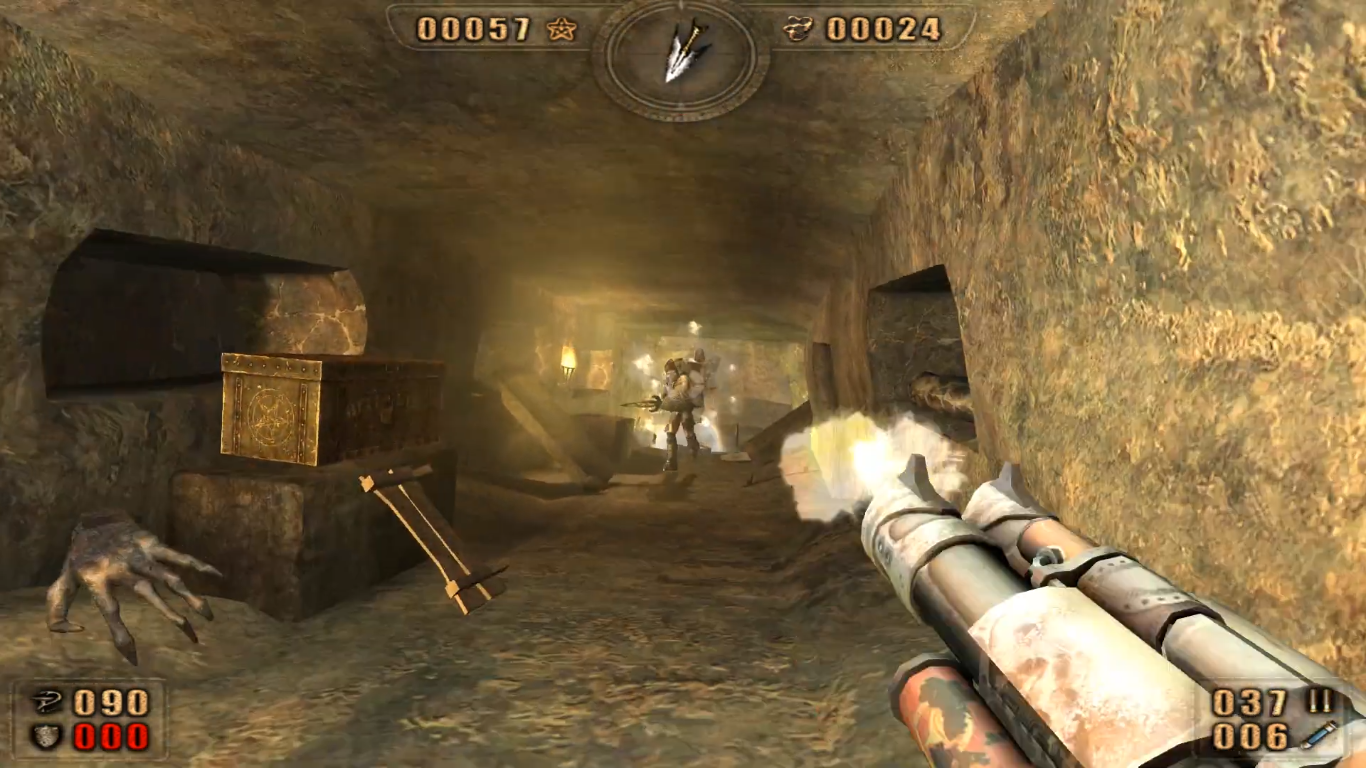
Task: Select the shotgun shells ammo icon
Action: [x=1320, y=702]
